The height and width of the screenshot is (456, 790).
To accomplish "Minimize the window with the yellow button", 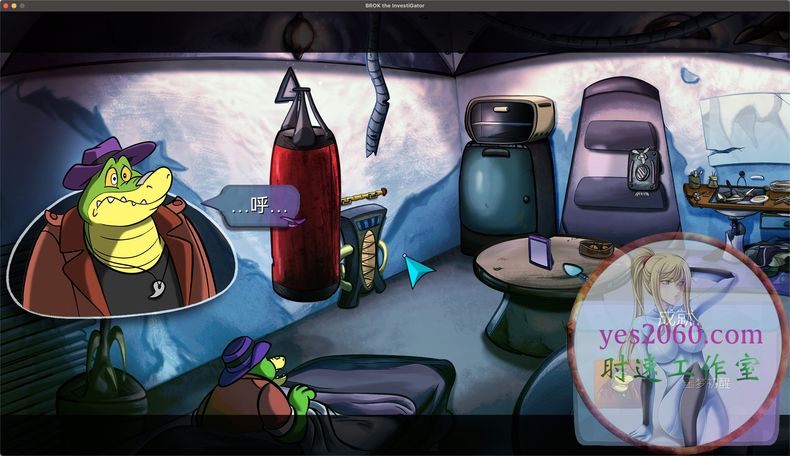I will pyautogui.click(x=14, y=5).
